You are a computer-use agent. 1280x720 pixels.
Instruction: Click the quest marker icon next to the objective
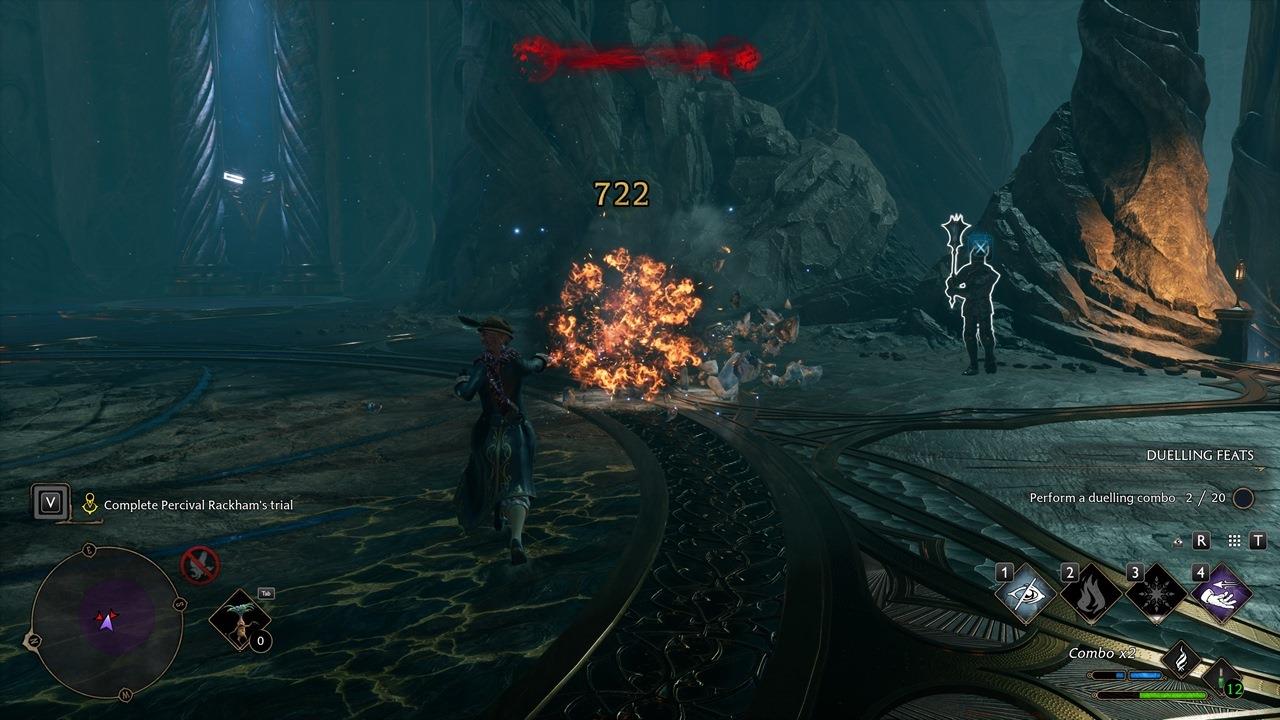90,503
